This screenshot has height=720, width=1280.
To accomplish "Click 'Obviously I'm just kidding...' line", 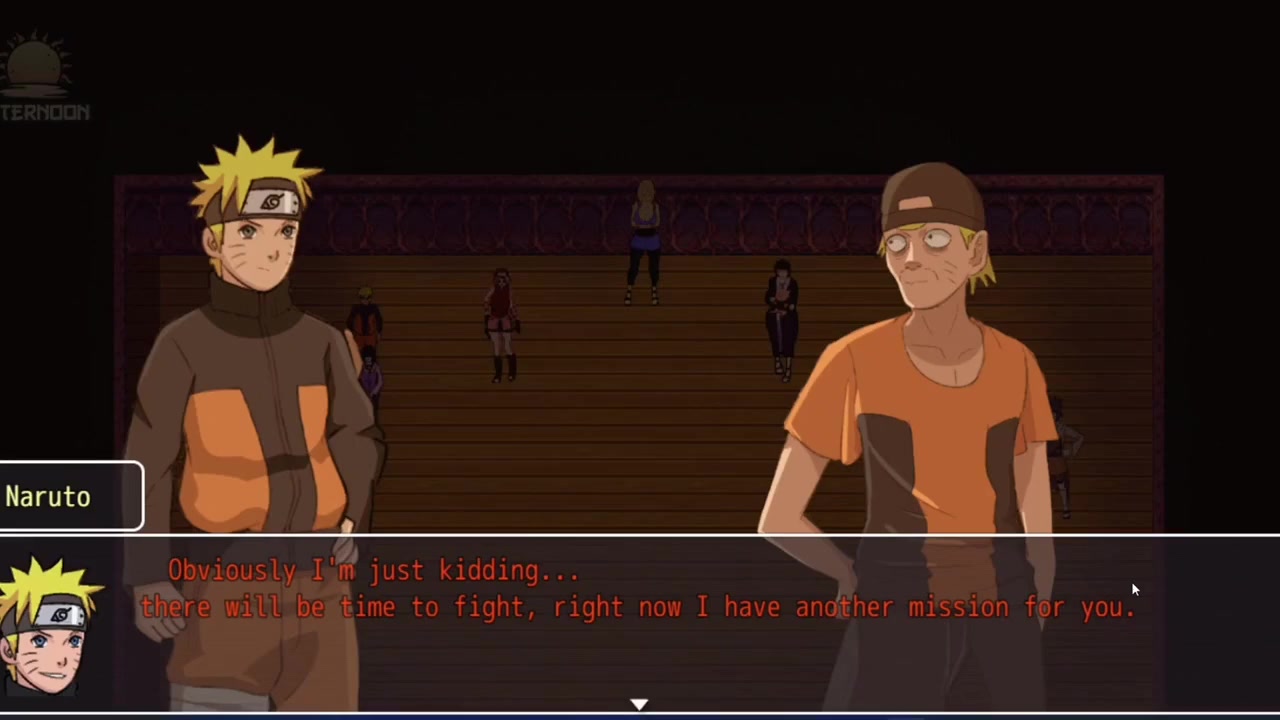I will coord(373,570).
